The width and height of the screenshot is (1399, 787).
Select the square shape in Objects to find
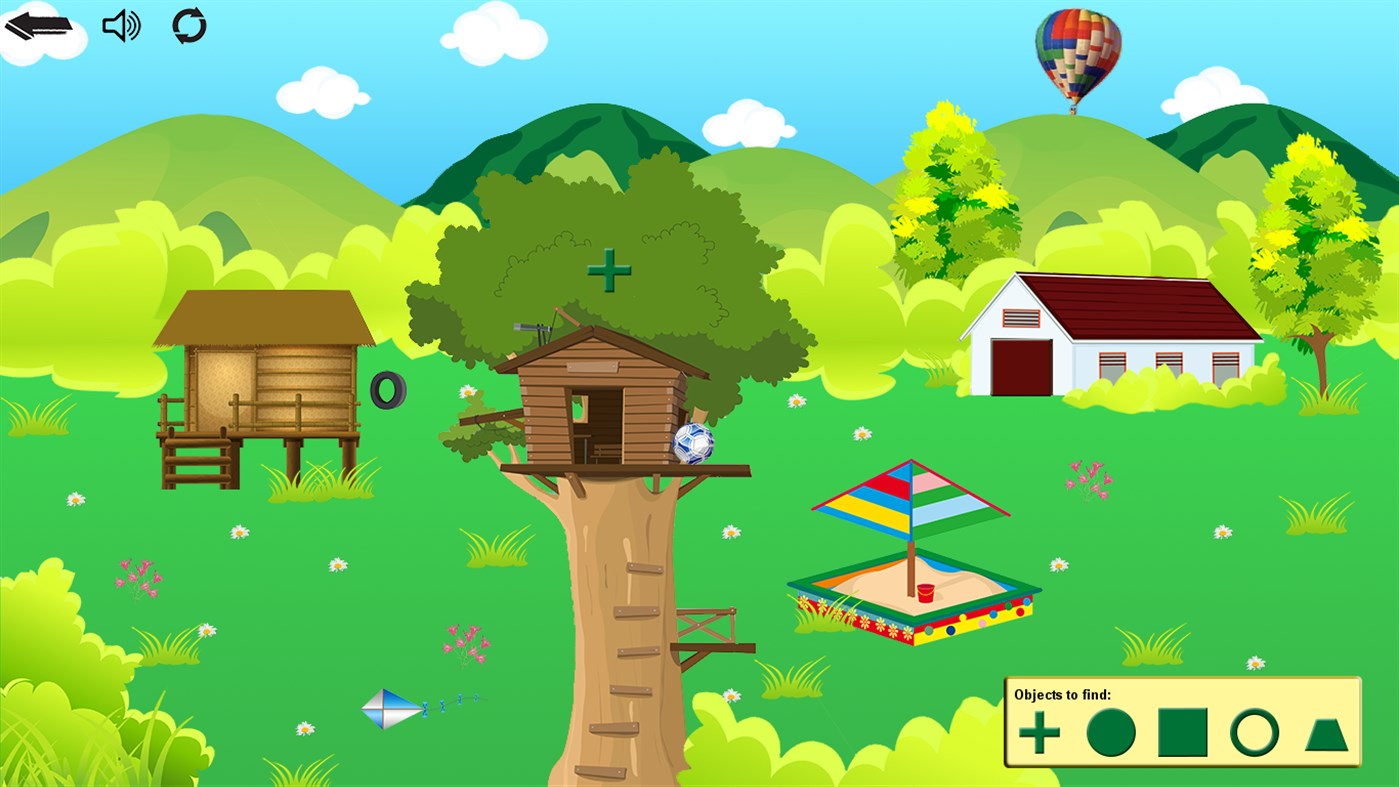pos(1182,732)
